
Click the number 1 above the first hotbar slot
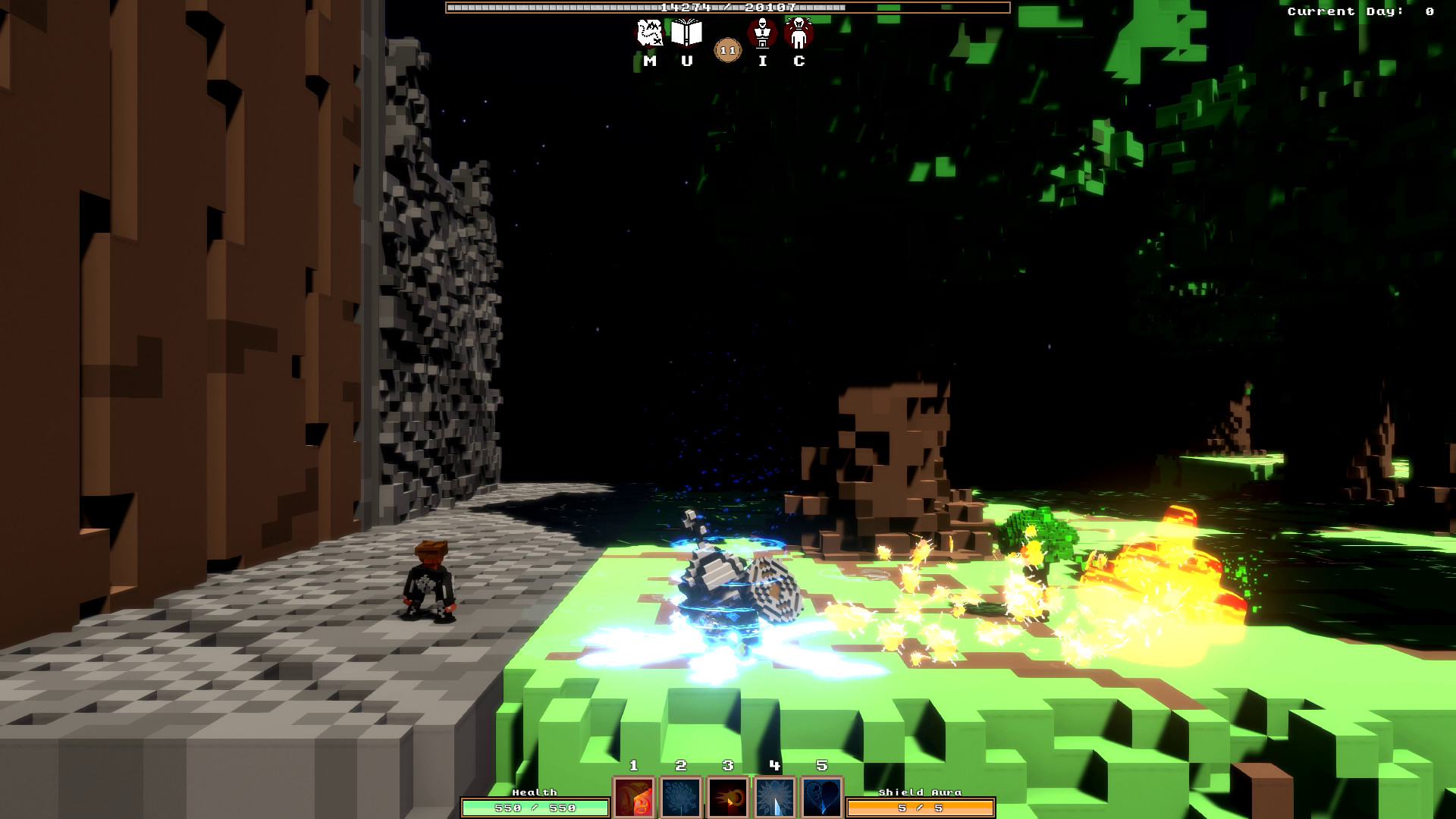[x=635, y=766]
